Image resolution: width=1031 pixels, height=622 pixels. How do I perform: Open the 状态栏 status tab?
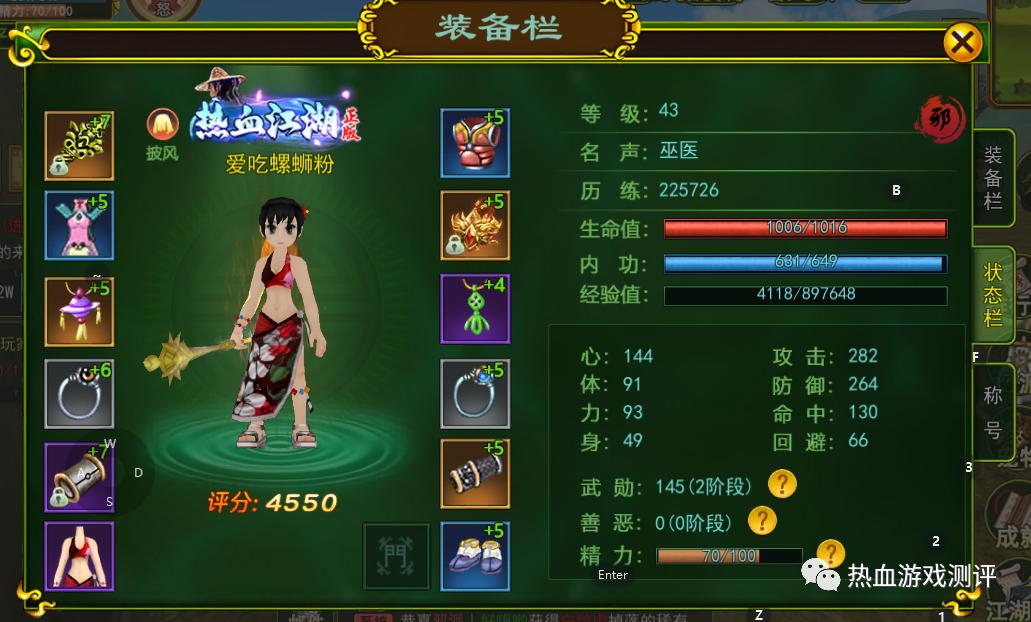[x=992, y=294]
